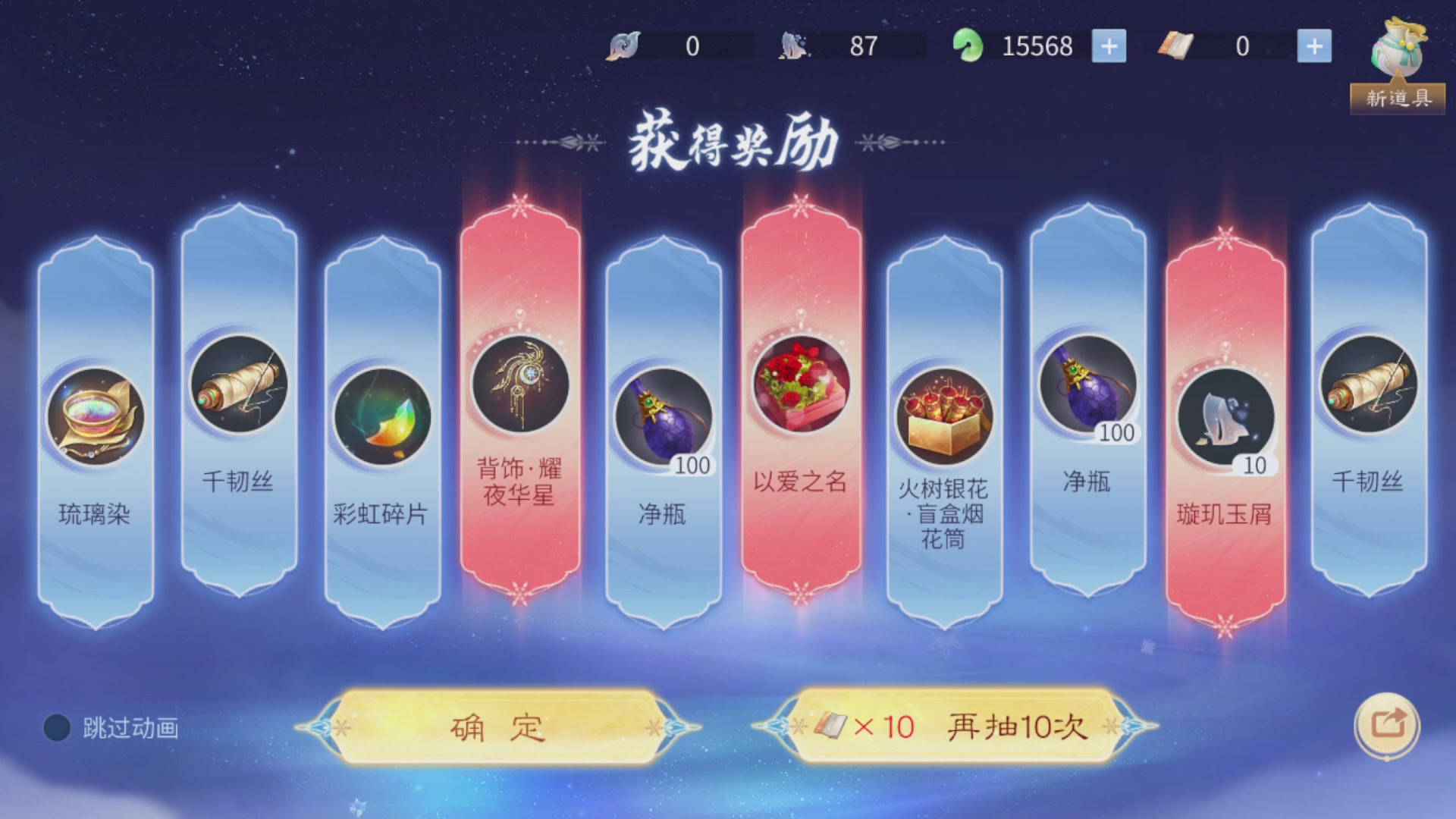Click the plus beside 15568 currency
The image size is (1456, 819).
(1109, 45)
